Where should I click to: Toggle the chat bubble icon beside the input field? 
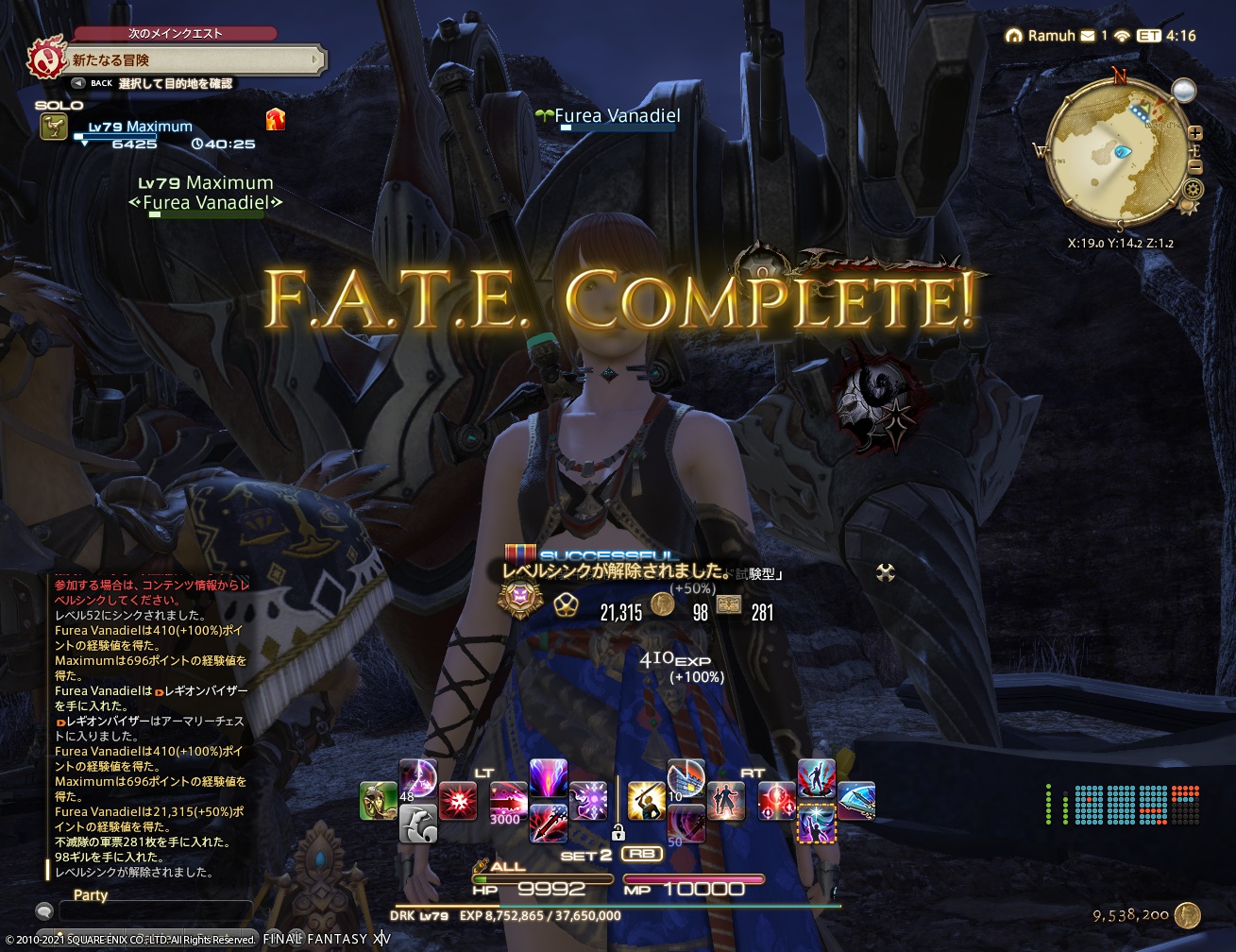43,912
